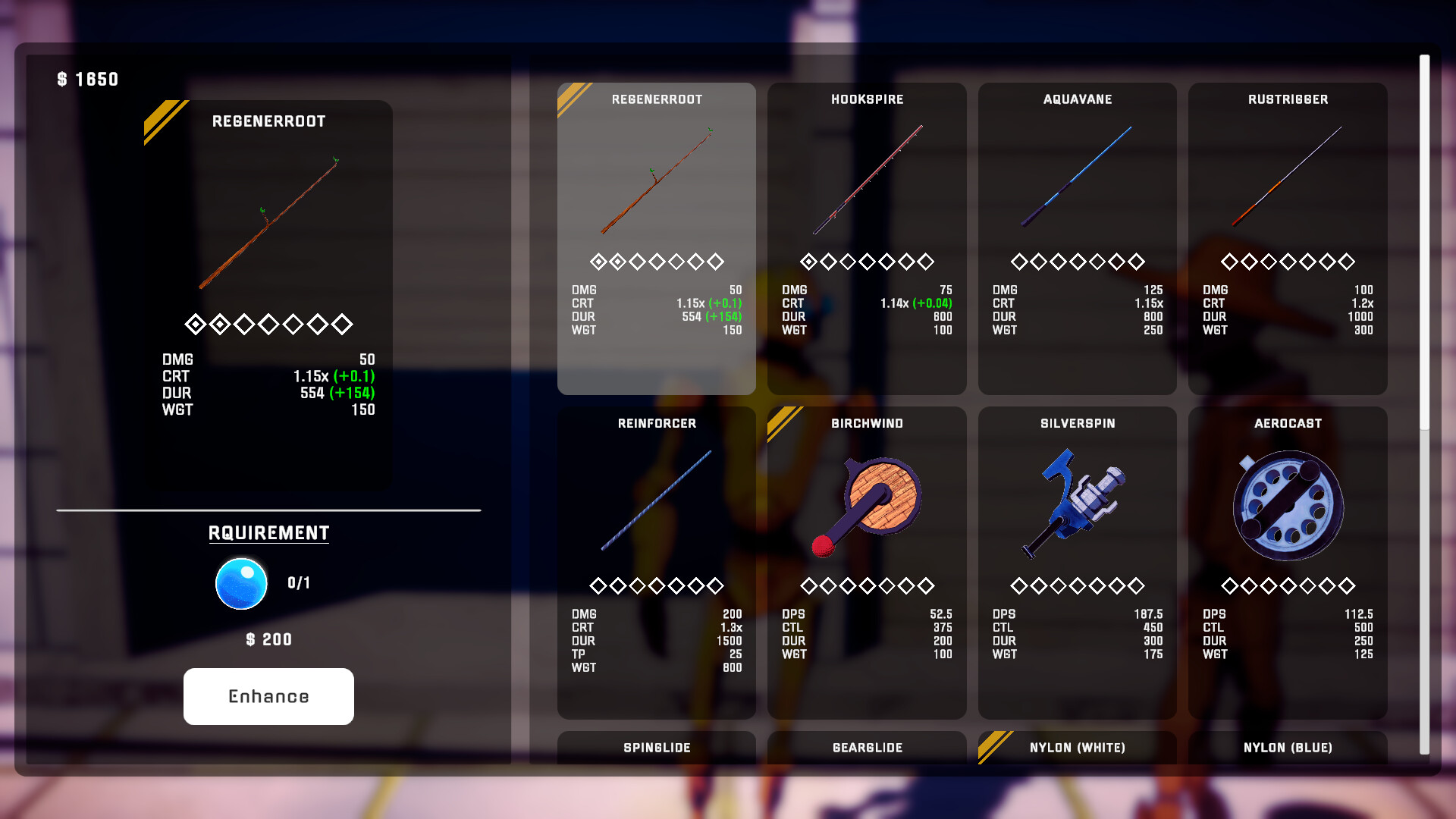Select the Hookspire fishing rod
This screenshot has width=1456, height=819.
[x=867, y=190]
